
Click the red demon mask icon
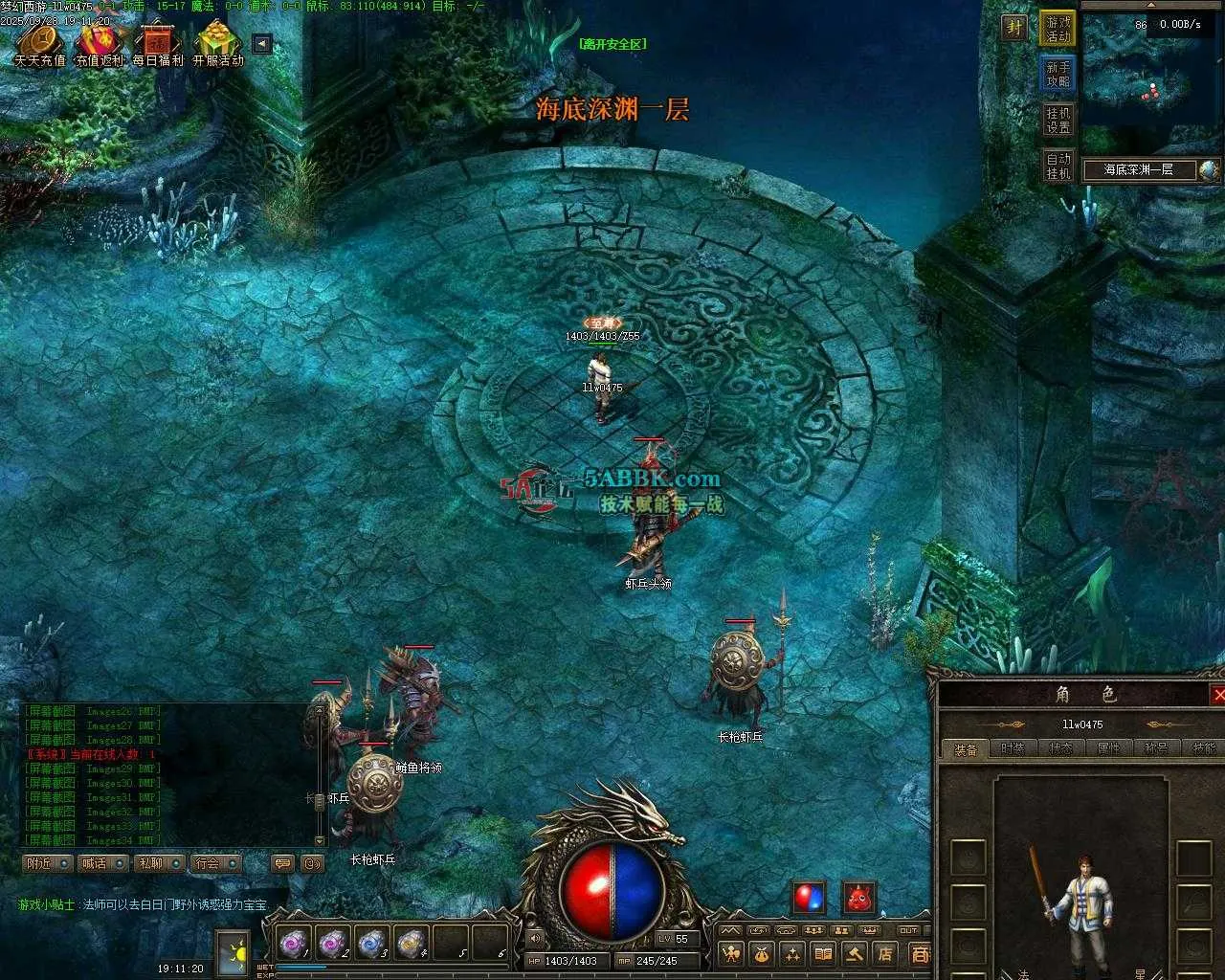coord(859,898)
